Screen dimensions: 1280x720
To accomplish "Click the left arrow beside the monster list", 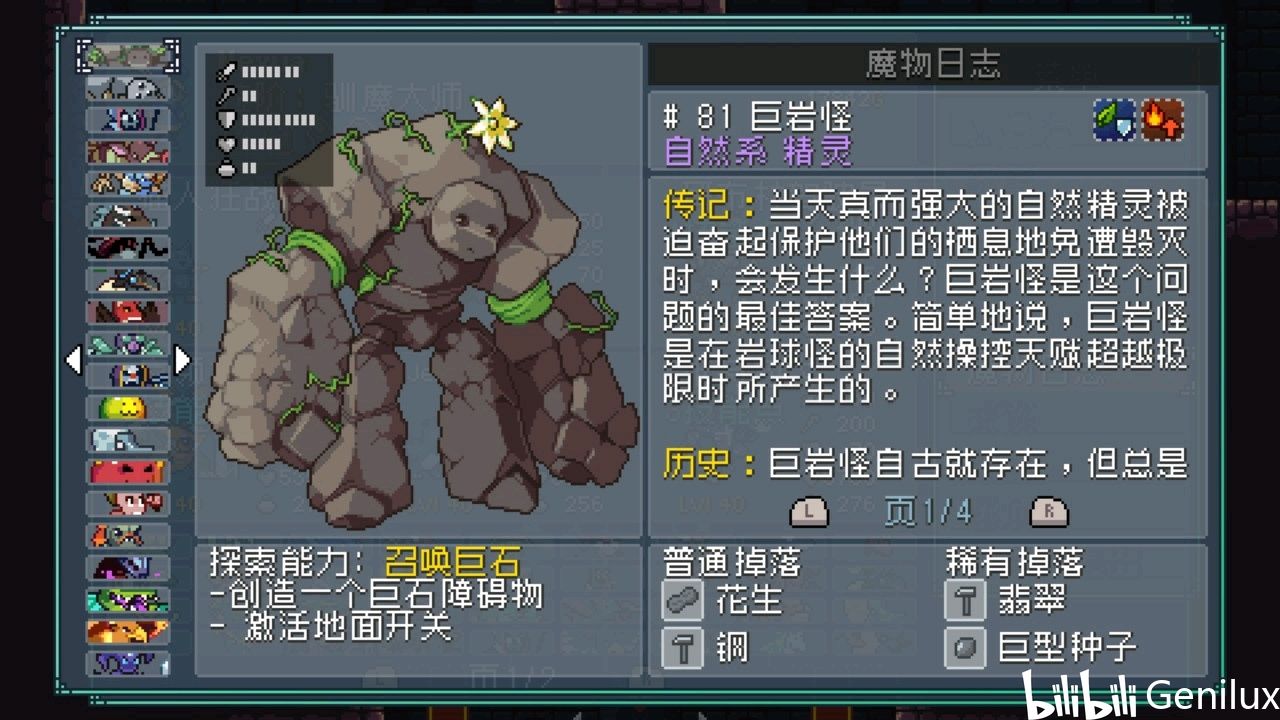I will (73, 360).
